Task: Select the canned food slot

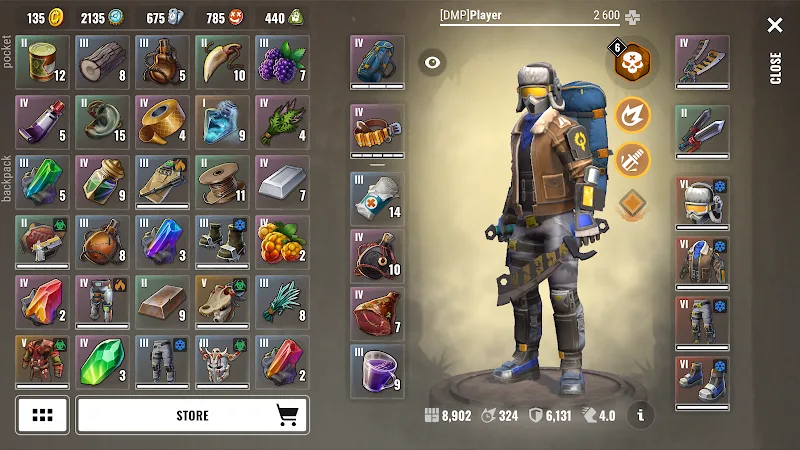Action: click(x=42, y=62)
